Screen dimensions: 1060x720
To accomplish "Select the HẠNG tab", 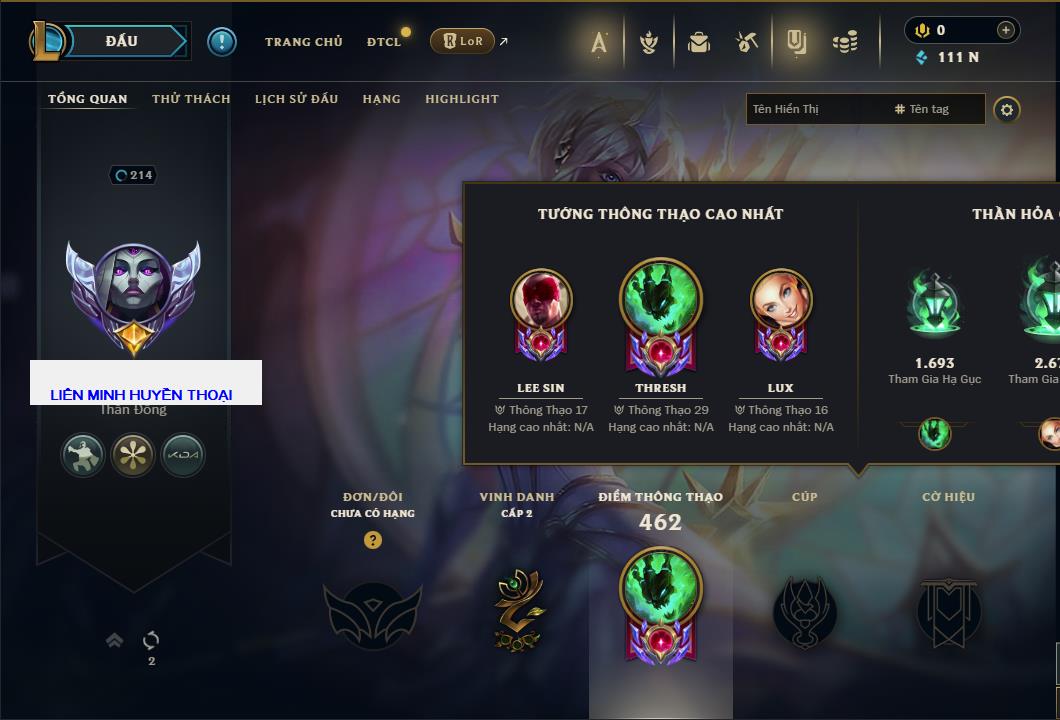I will pos(381,99).
